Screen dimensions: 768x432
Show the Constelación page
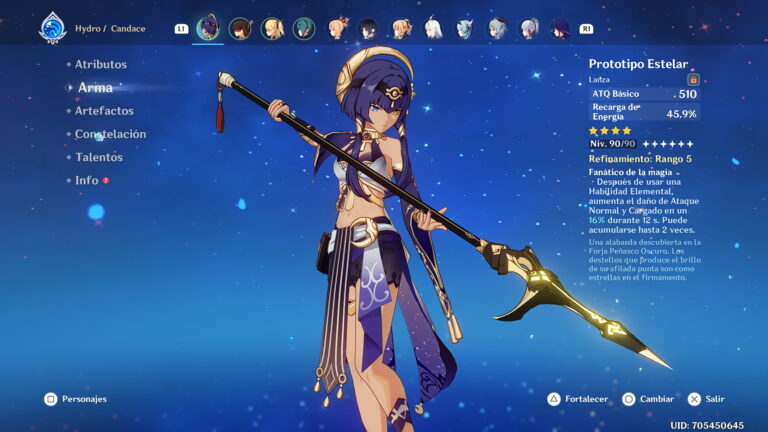tap(110, 134)
